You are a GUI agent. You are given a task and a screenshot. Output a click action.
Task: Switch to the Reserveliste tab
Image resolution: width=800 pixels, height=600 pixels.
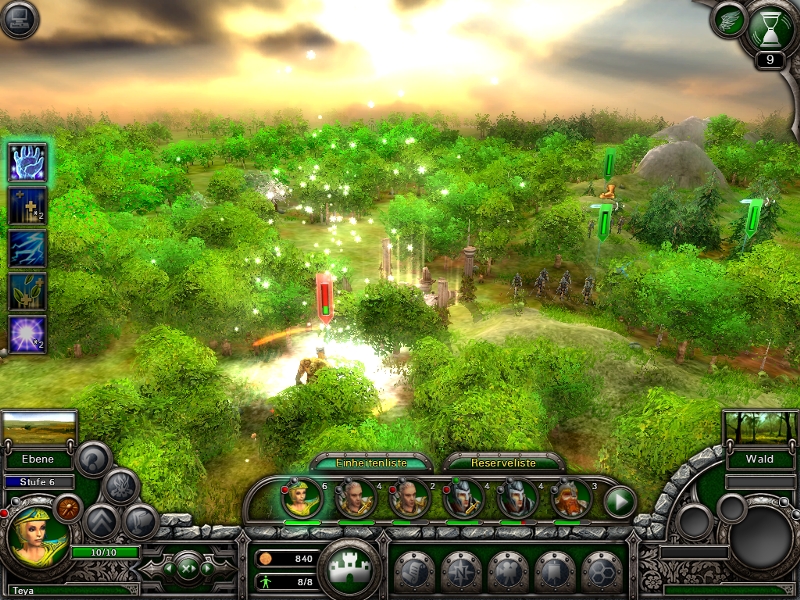(502, 463)
